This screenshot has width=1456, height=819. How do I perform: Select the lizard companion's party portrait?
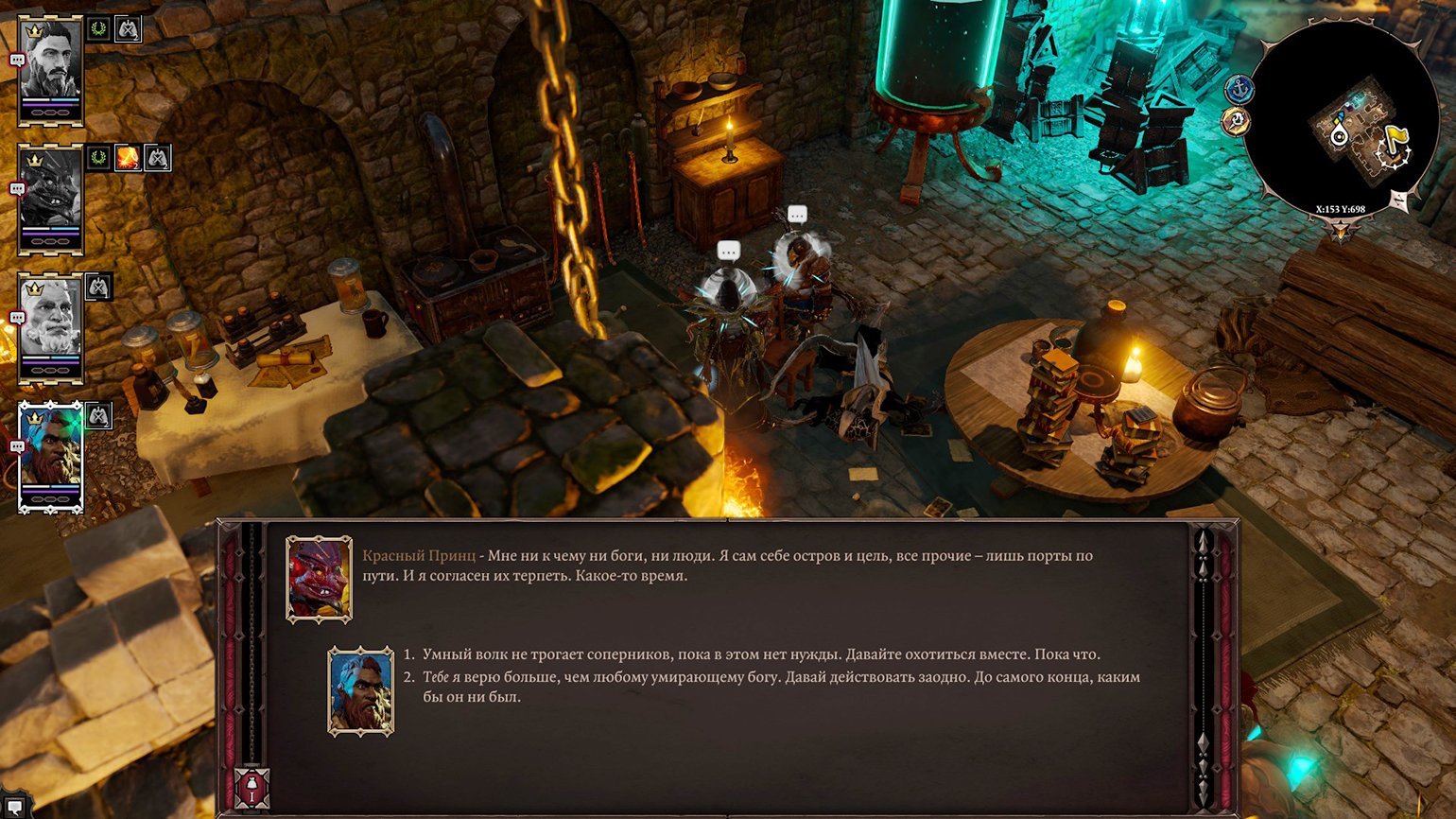[51, 200]
